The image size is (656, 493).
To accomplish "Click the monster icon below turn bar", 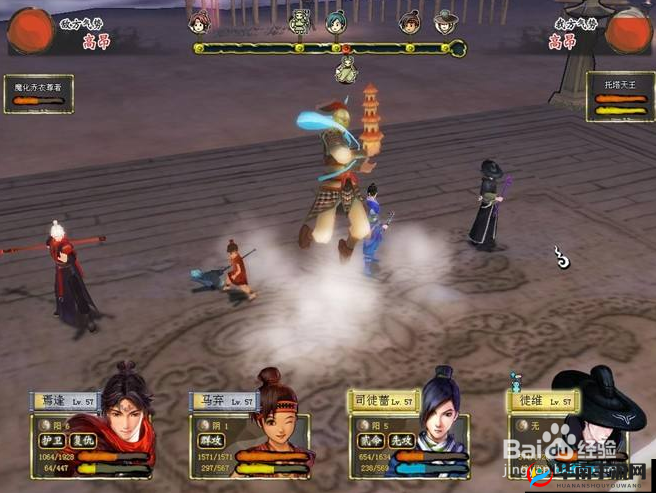I will click(x=346, y=70).
